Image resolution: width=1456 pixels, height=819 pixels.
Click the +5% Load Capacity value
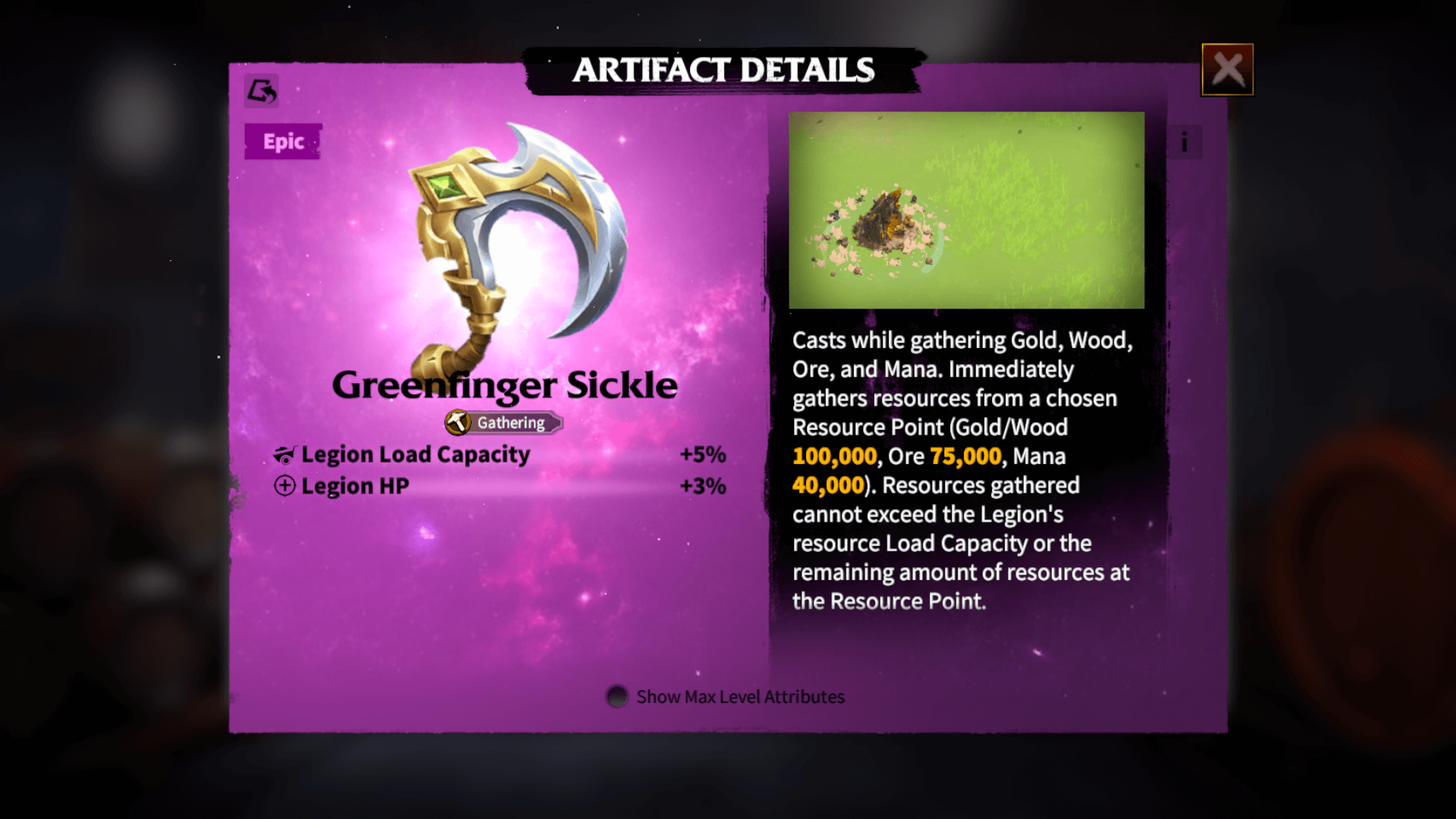[x=703, y=453]
